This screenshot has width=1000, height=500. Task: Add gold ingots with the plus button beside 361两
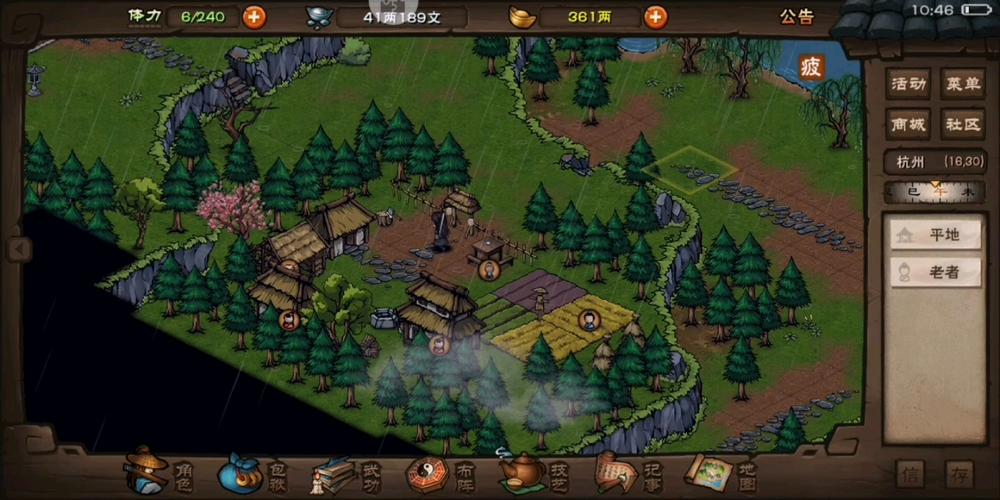(655, 16)
